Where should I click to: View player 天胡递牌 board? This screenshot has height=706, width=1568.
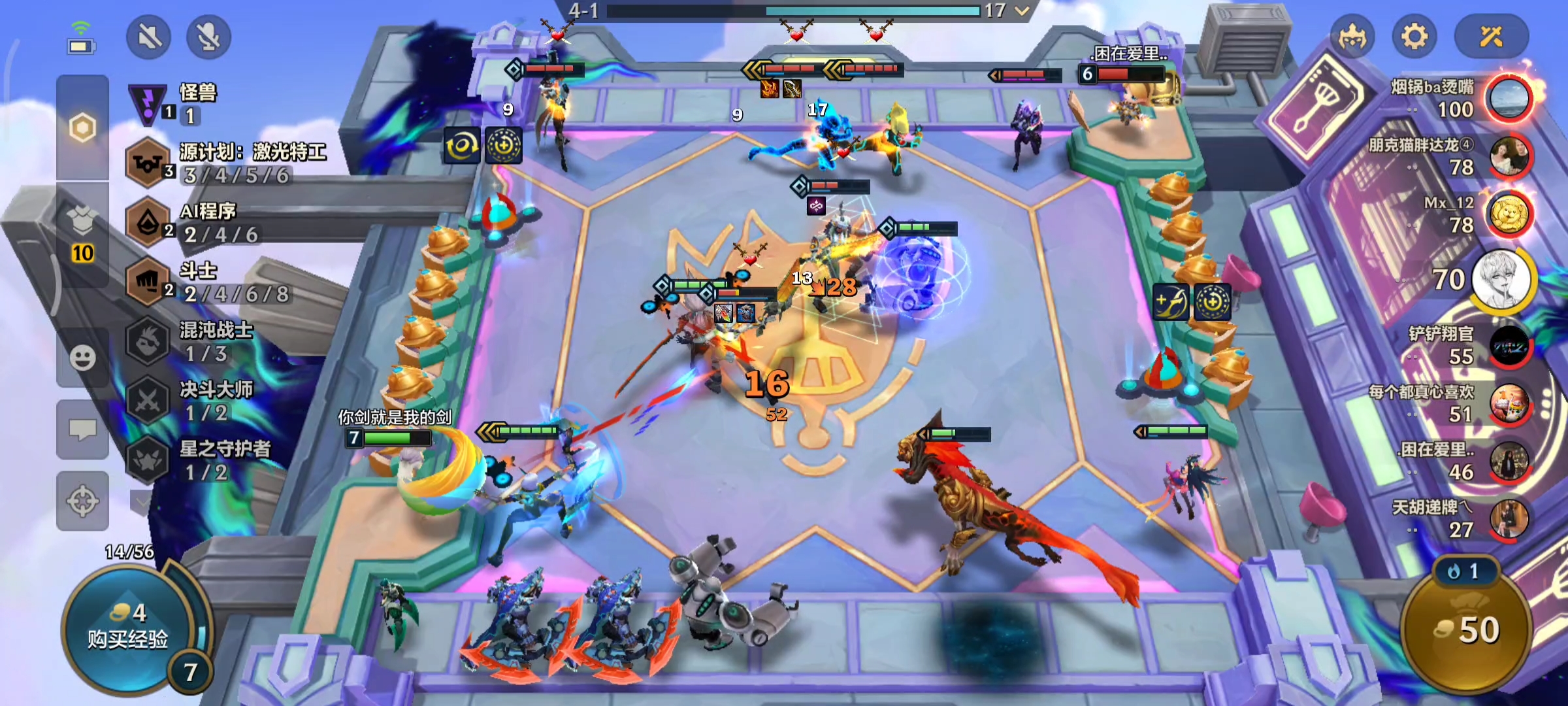click(1509, 520)
